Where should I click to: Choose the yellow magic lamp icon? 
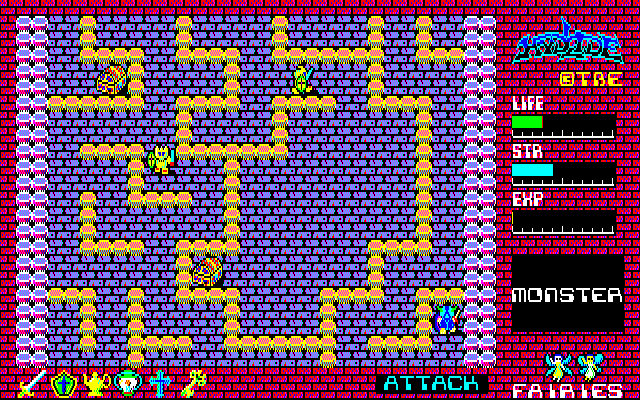pos(96,383)
